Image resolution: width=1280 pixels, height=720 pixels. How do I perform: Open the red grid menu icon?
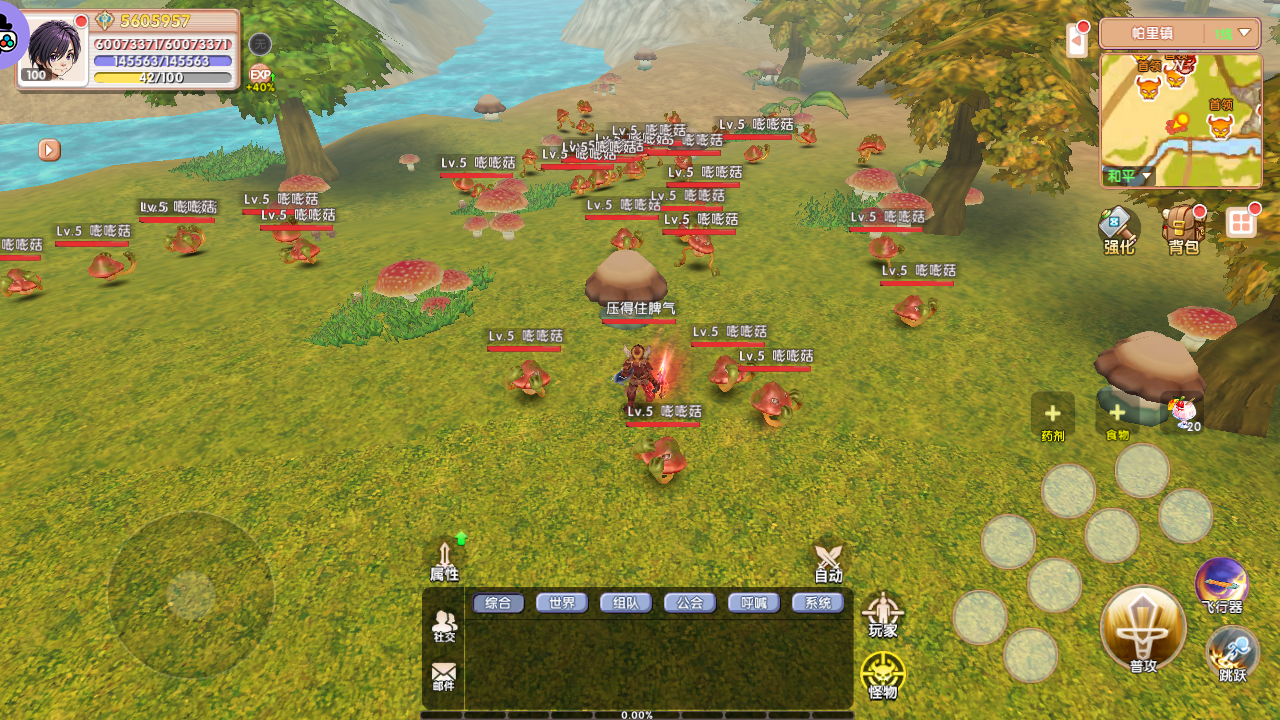1241,222
